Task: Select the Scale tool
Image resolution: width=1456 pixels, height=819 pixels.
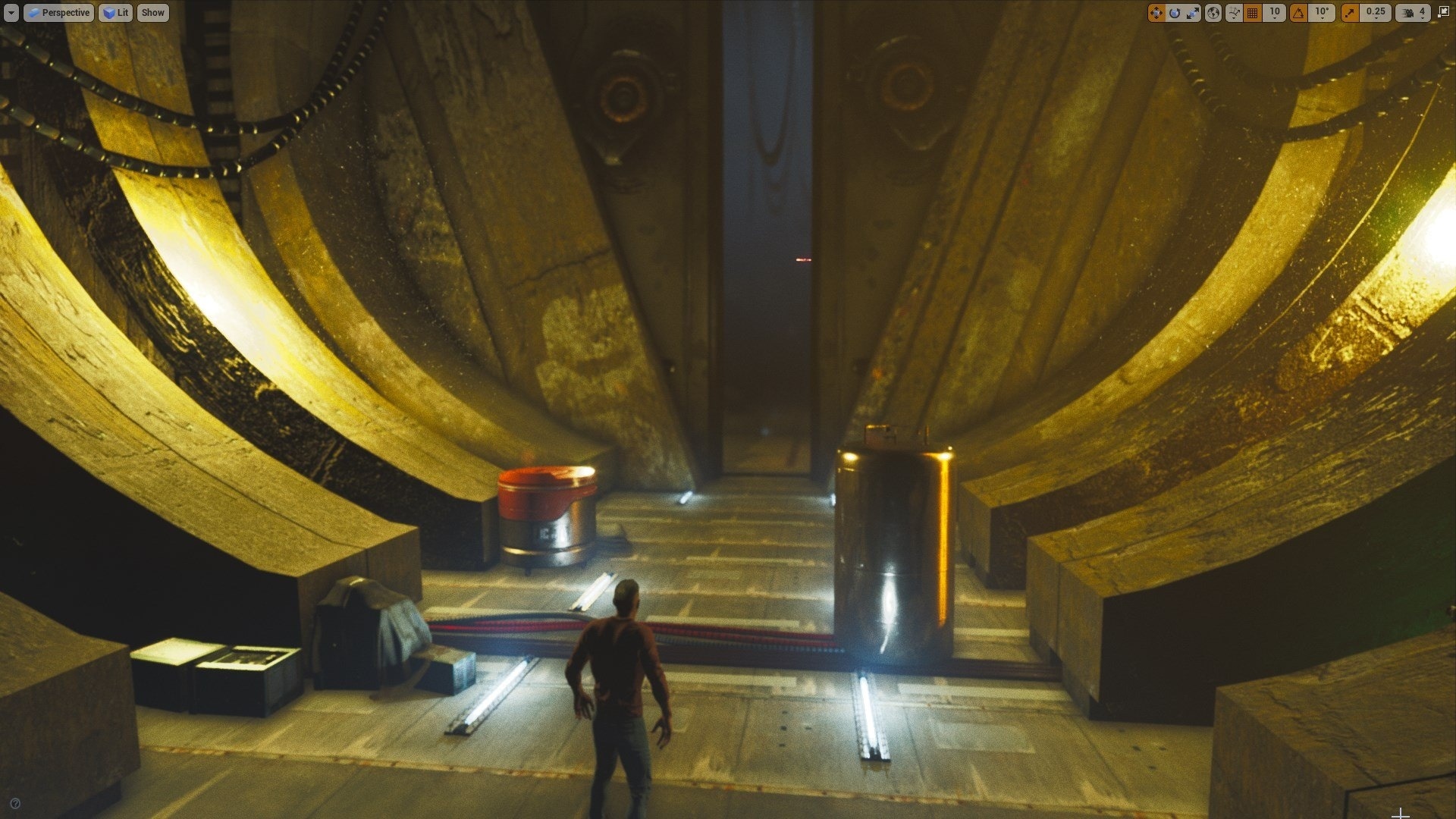Action: click(x=1192, y=12)
